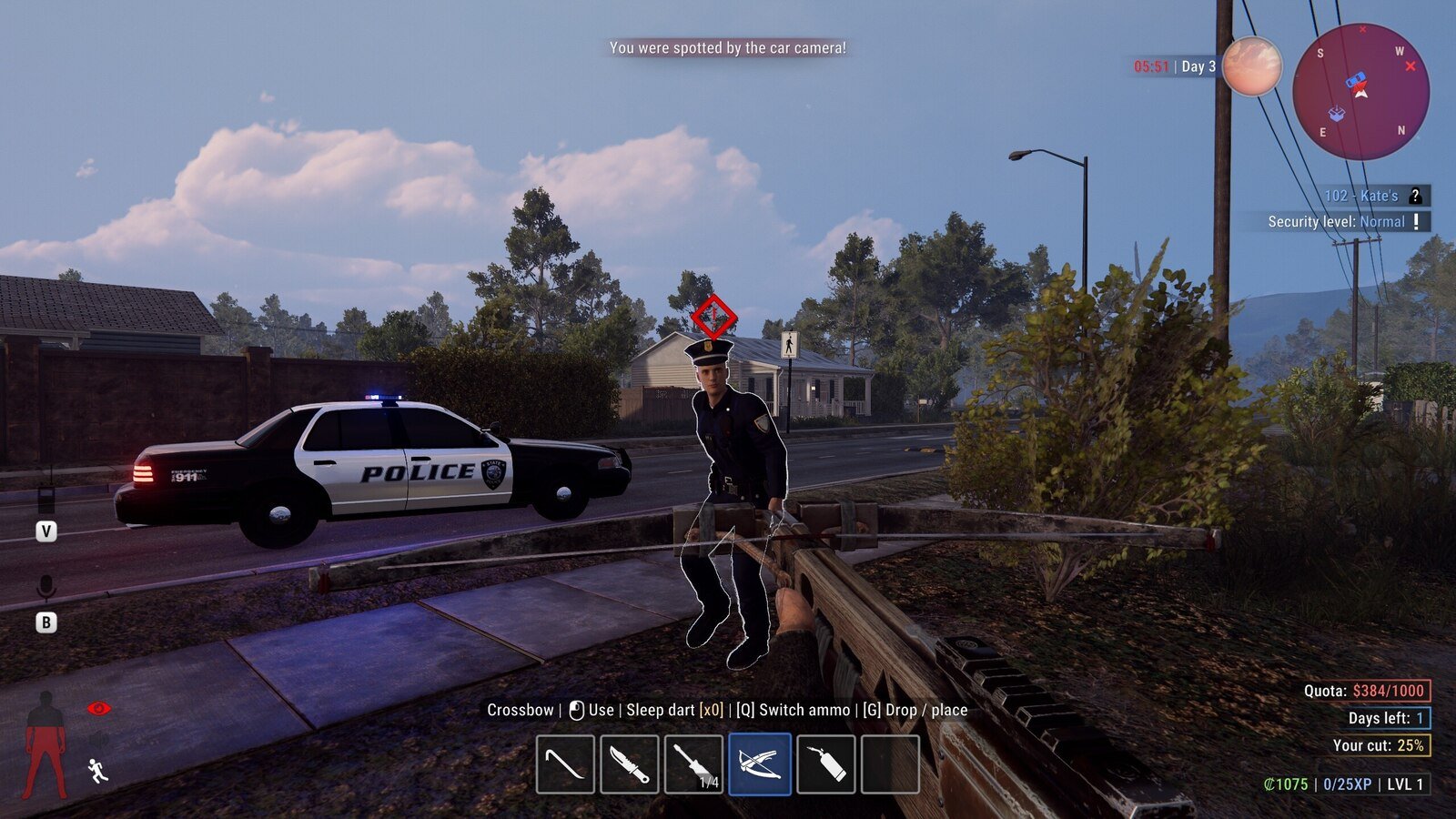The image size is (1456, 819).
Task: Open the circular compass minimap
Action: coord(1360,92)
